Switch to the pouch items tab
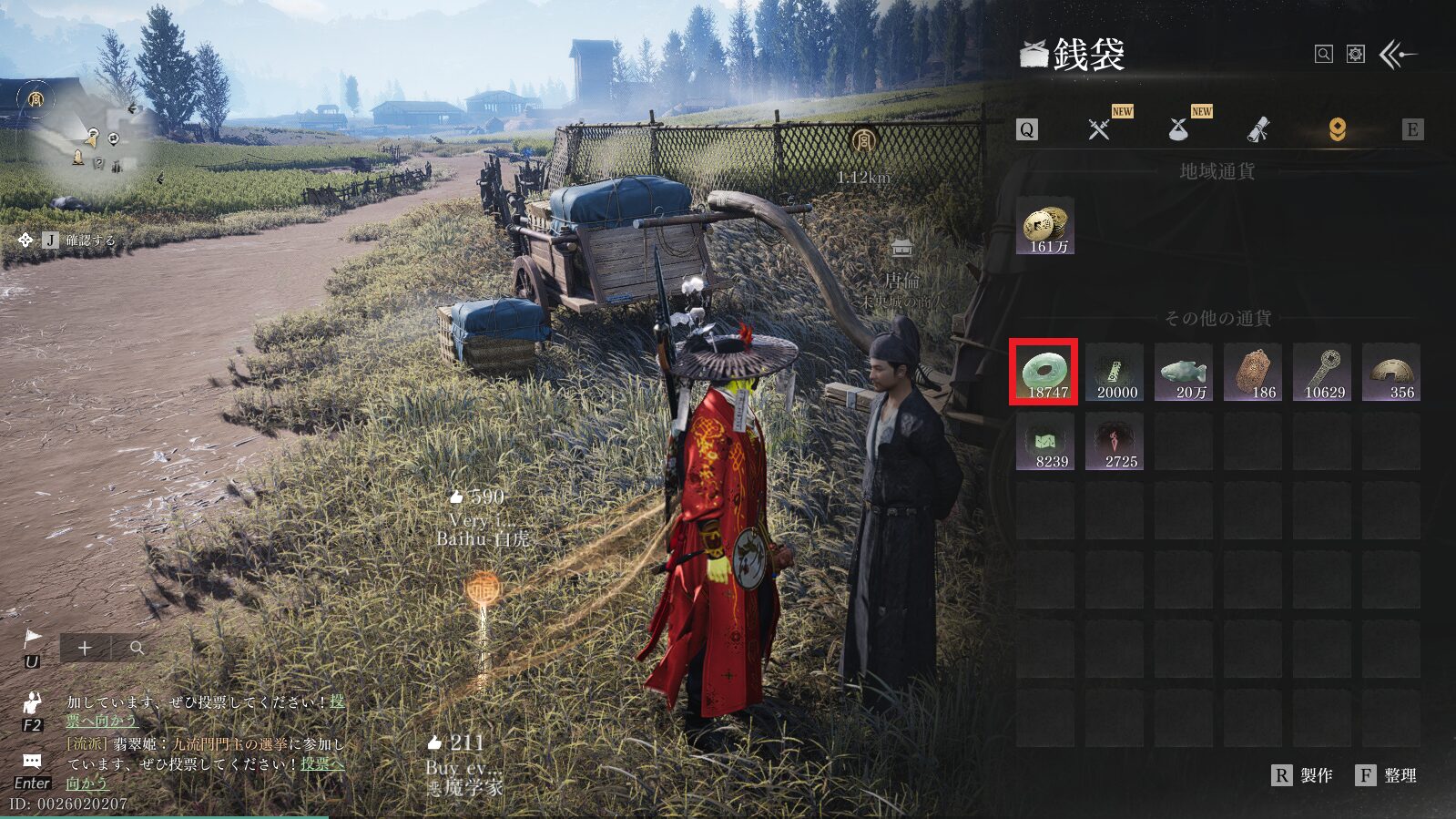 1178,129
